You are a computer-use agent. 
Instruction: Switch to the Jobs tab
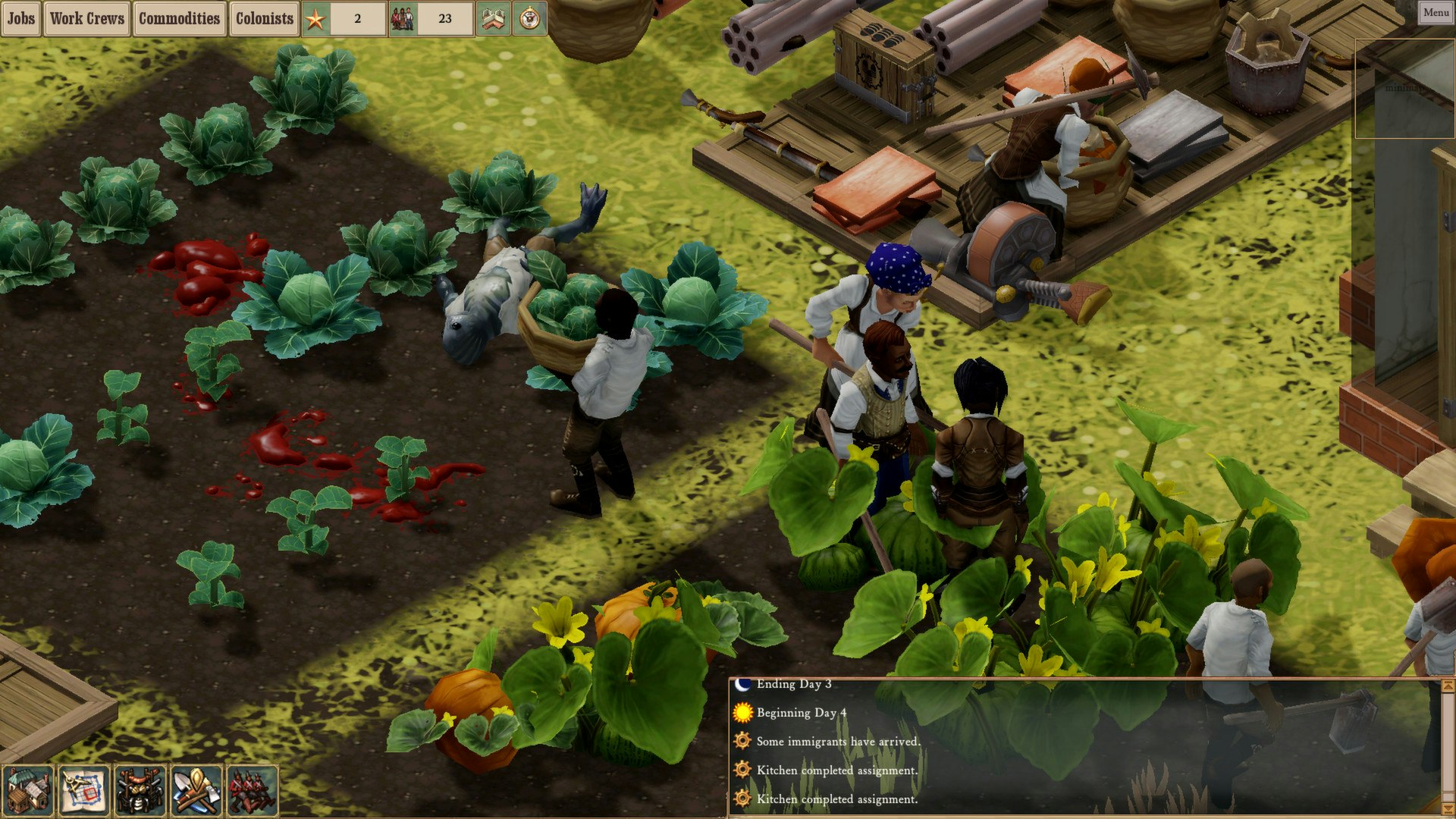click(x=20, y=20)
